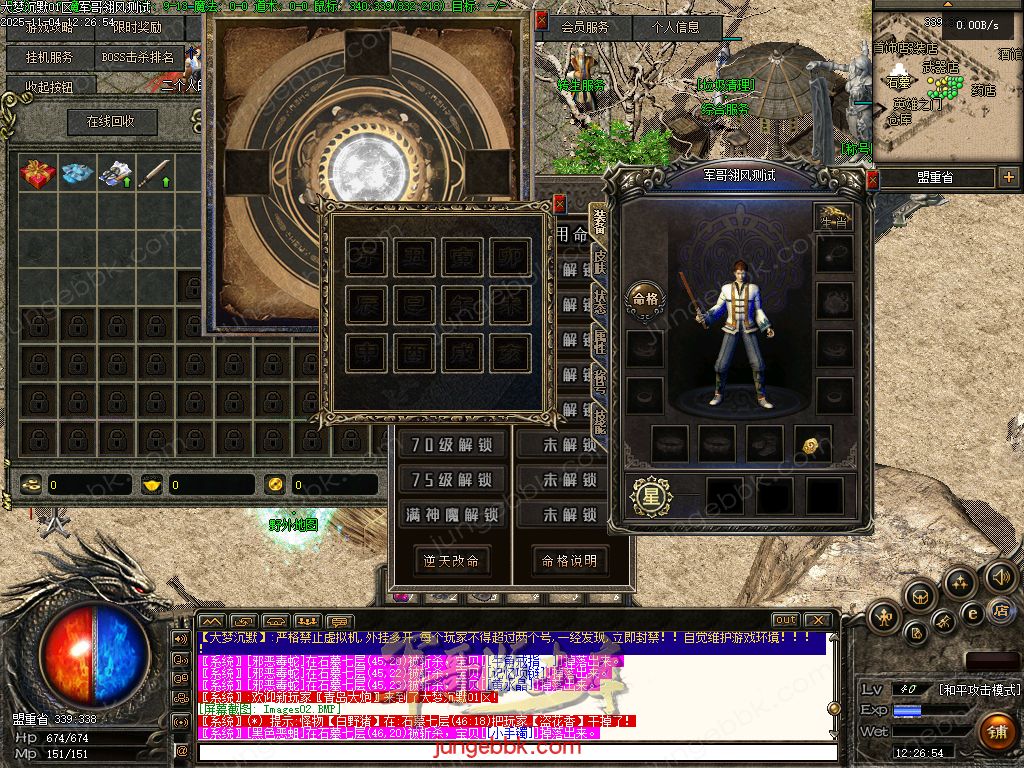
Task: Open the 命格说明 destiny explanation
Action: tap(569, 560)
